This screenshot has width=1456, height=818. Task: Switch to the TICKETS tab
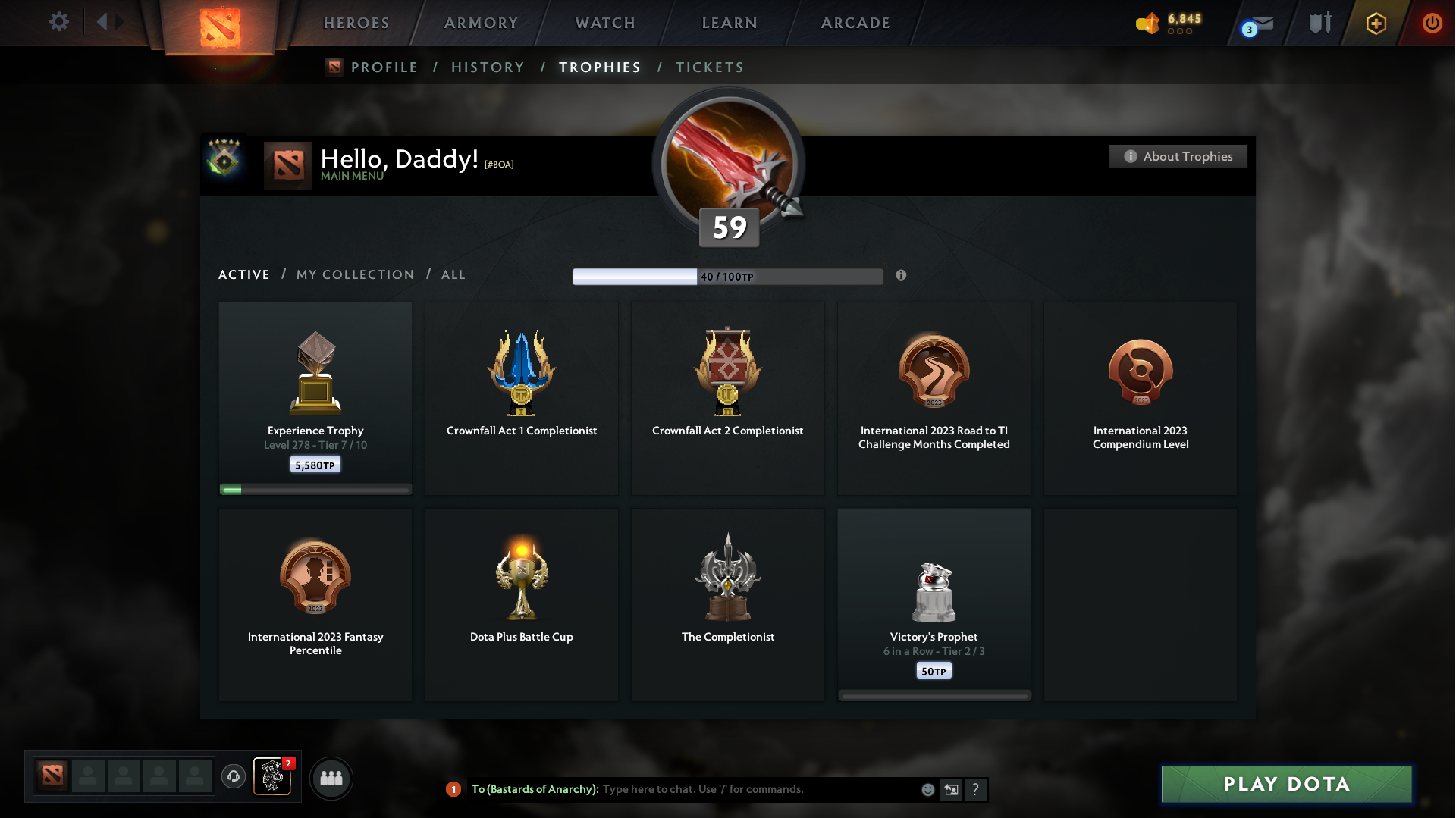[709, 67]
